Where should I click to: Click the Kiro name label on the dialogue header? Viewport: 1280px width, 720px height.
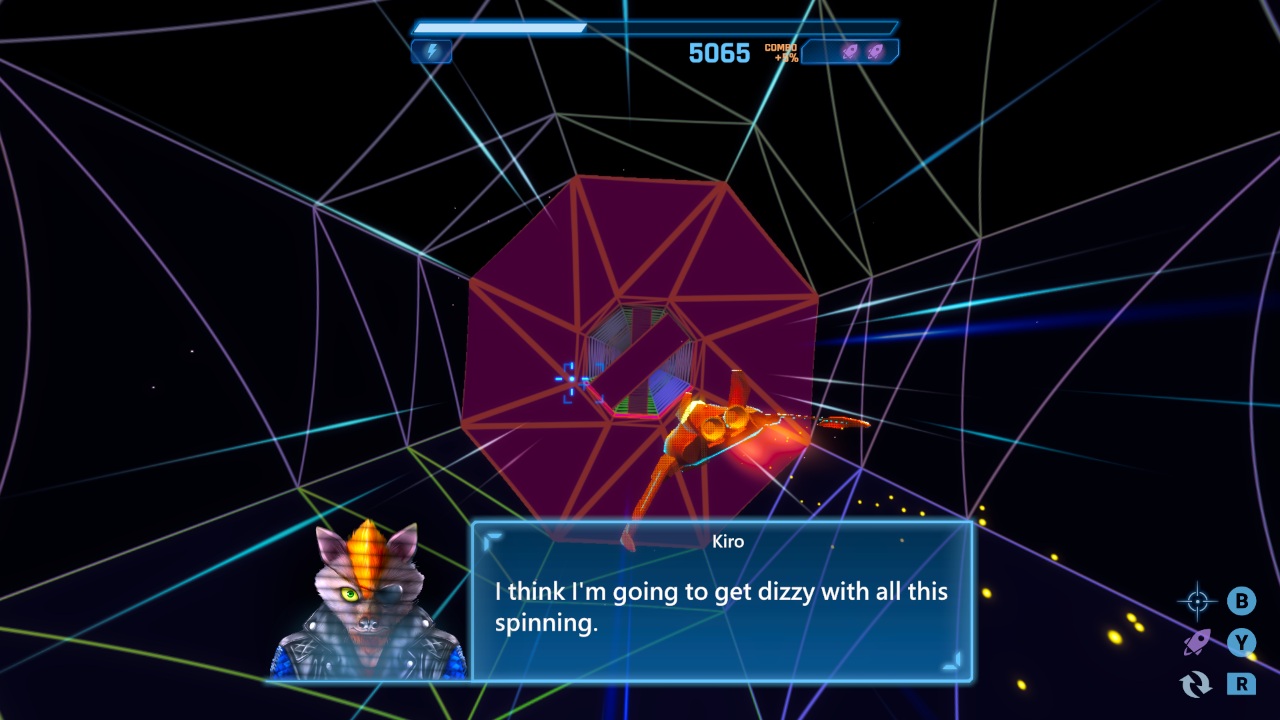pos(729,541)
